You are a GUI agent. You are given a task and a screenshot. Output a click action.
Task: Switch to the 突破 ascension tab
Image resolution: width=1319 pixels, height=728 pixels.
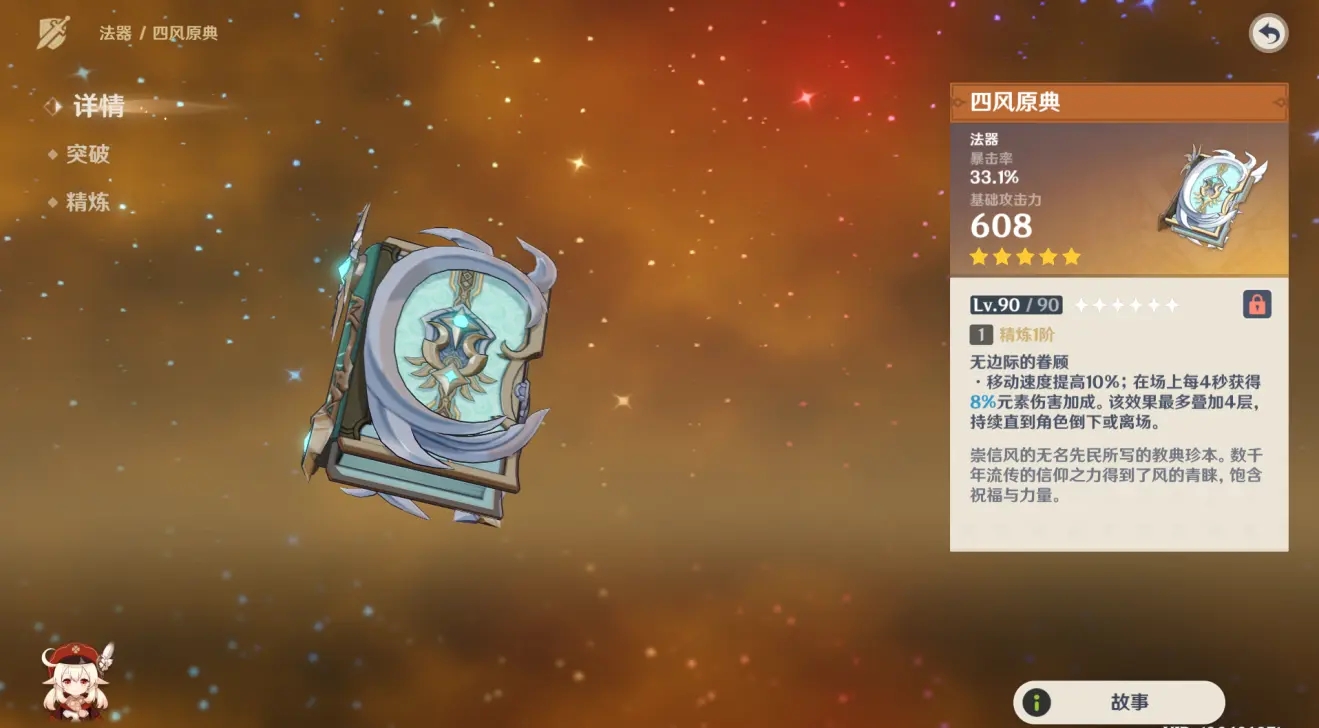pos(87,153)
